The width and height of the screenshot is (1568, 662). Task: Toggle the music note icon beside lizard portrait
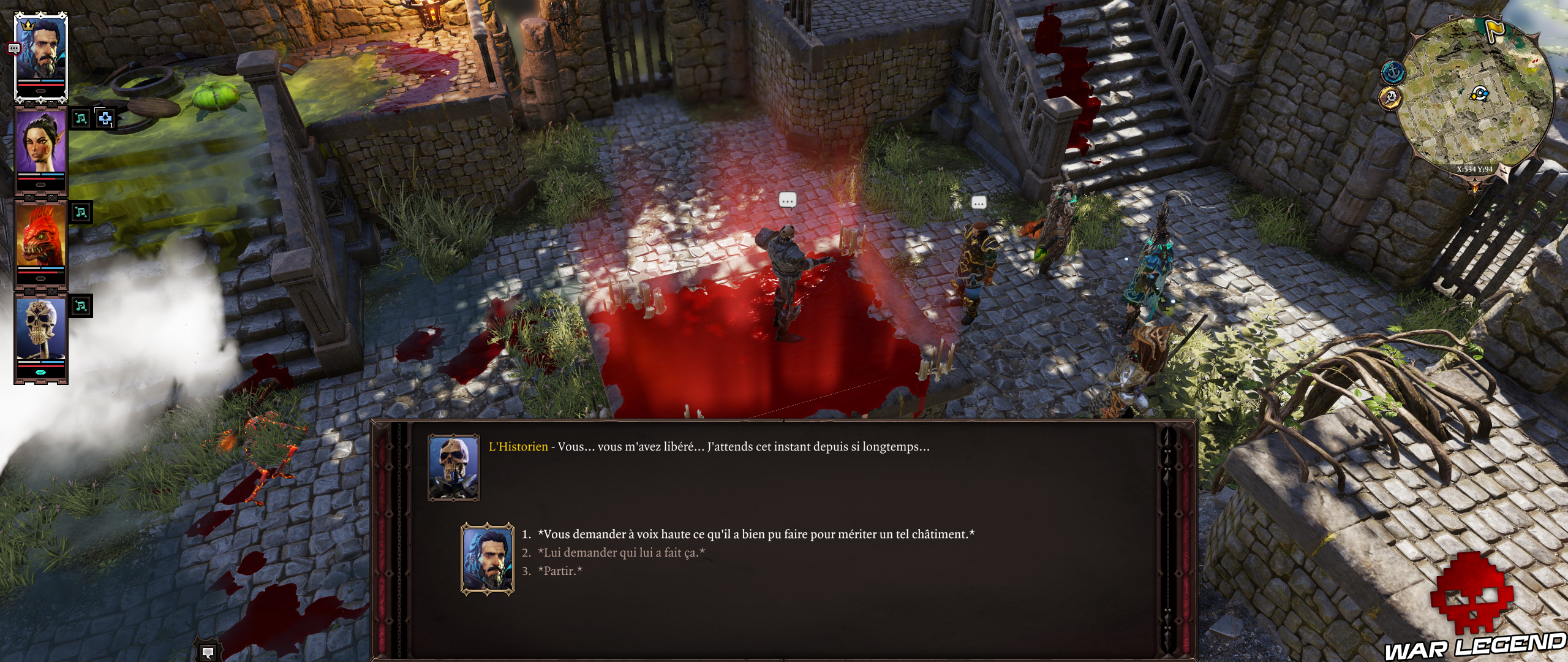pyautogui.click(x=81, y=213)
